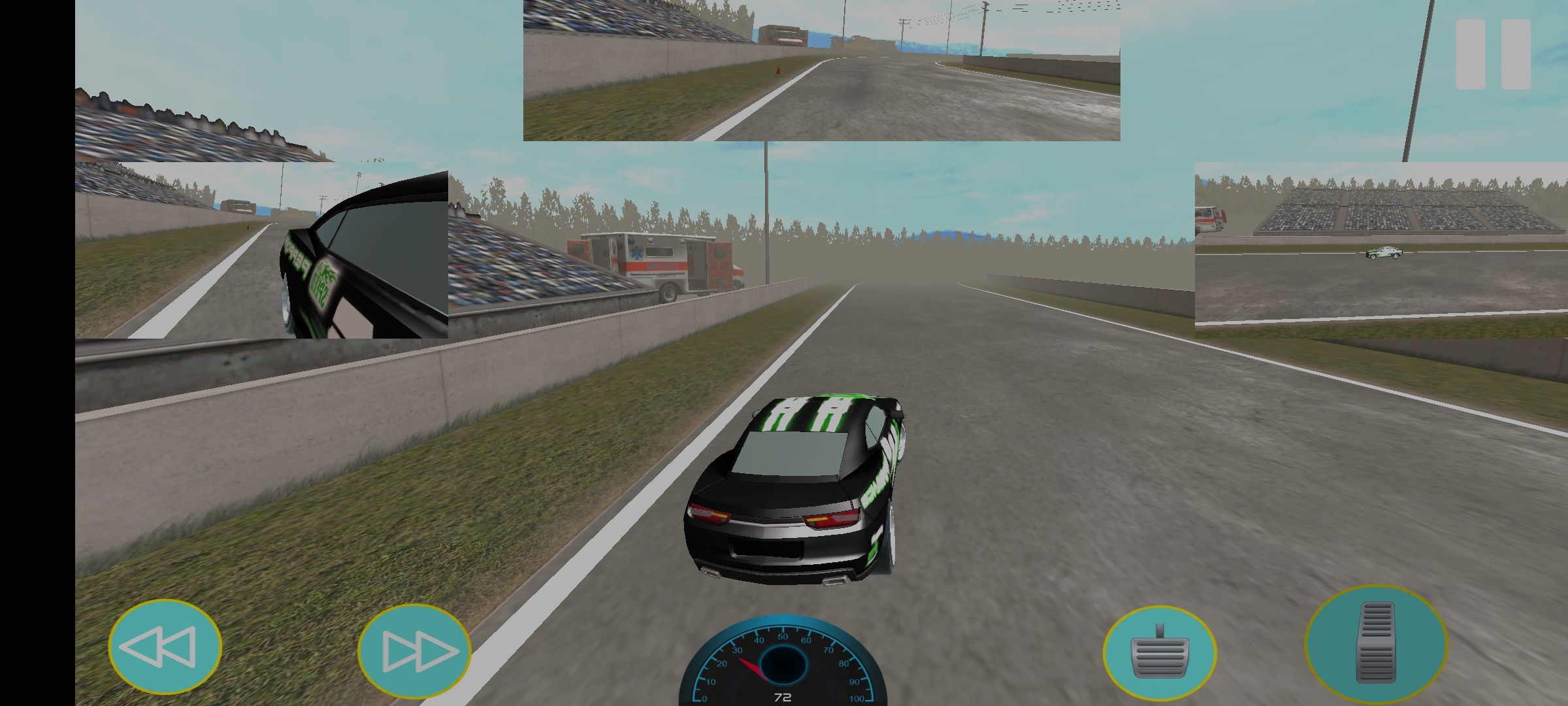Tap the accelerator gas pedal

[1375, 643]
